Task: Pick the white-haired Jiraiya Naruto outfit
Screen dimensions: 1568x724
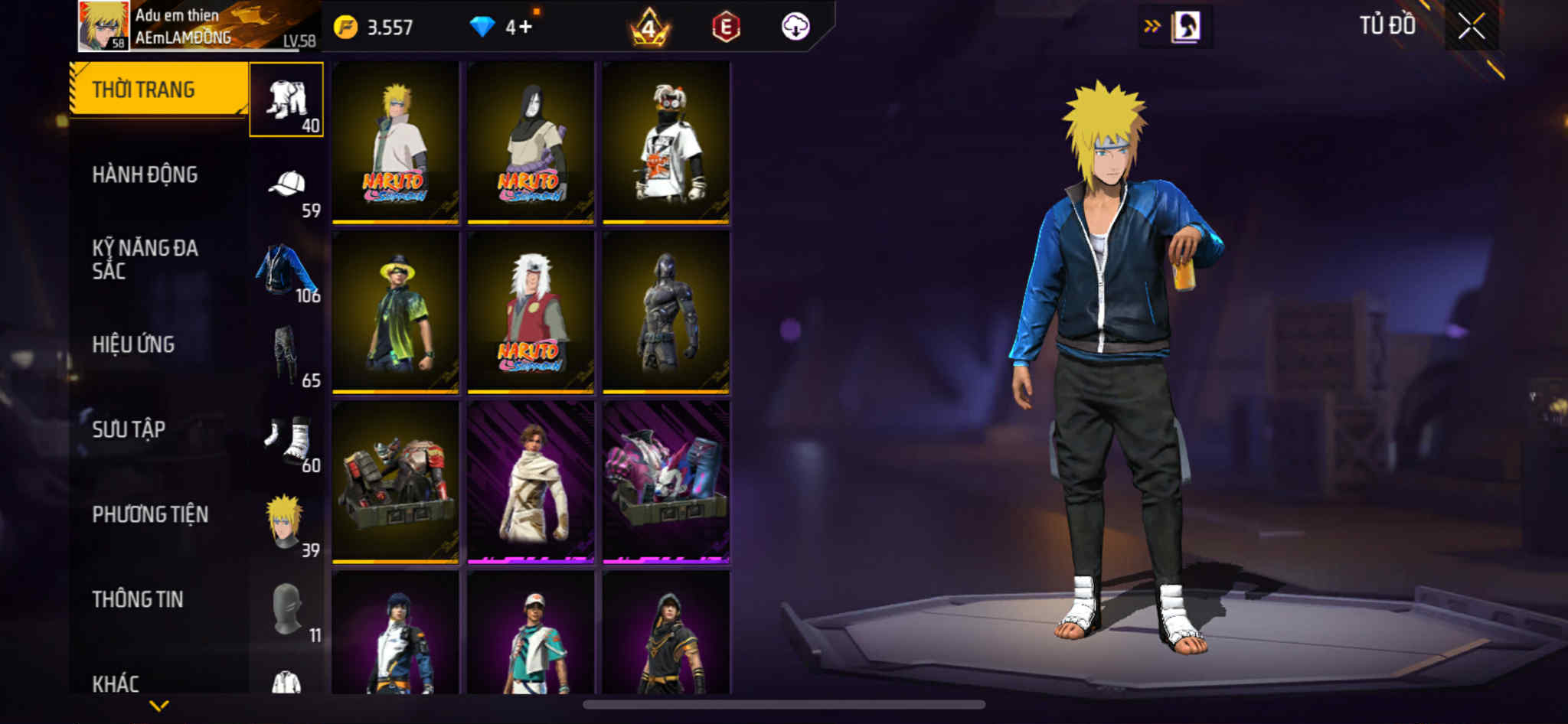Action: pos(531,312)
